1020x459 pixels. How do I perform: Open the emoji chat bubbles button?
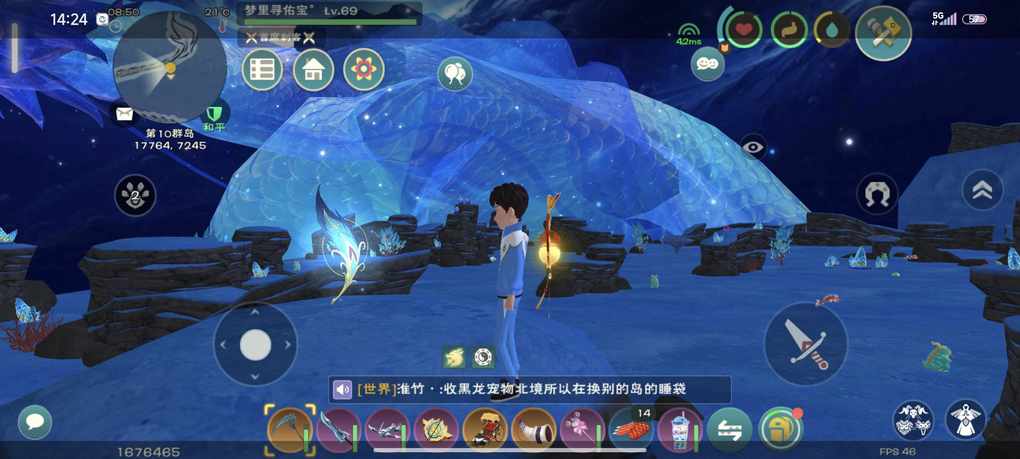(707, 63)
